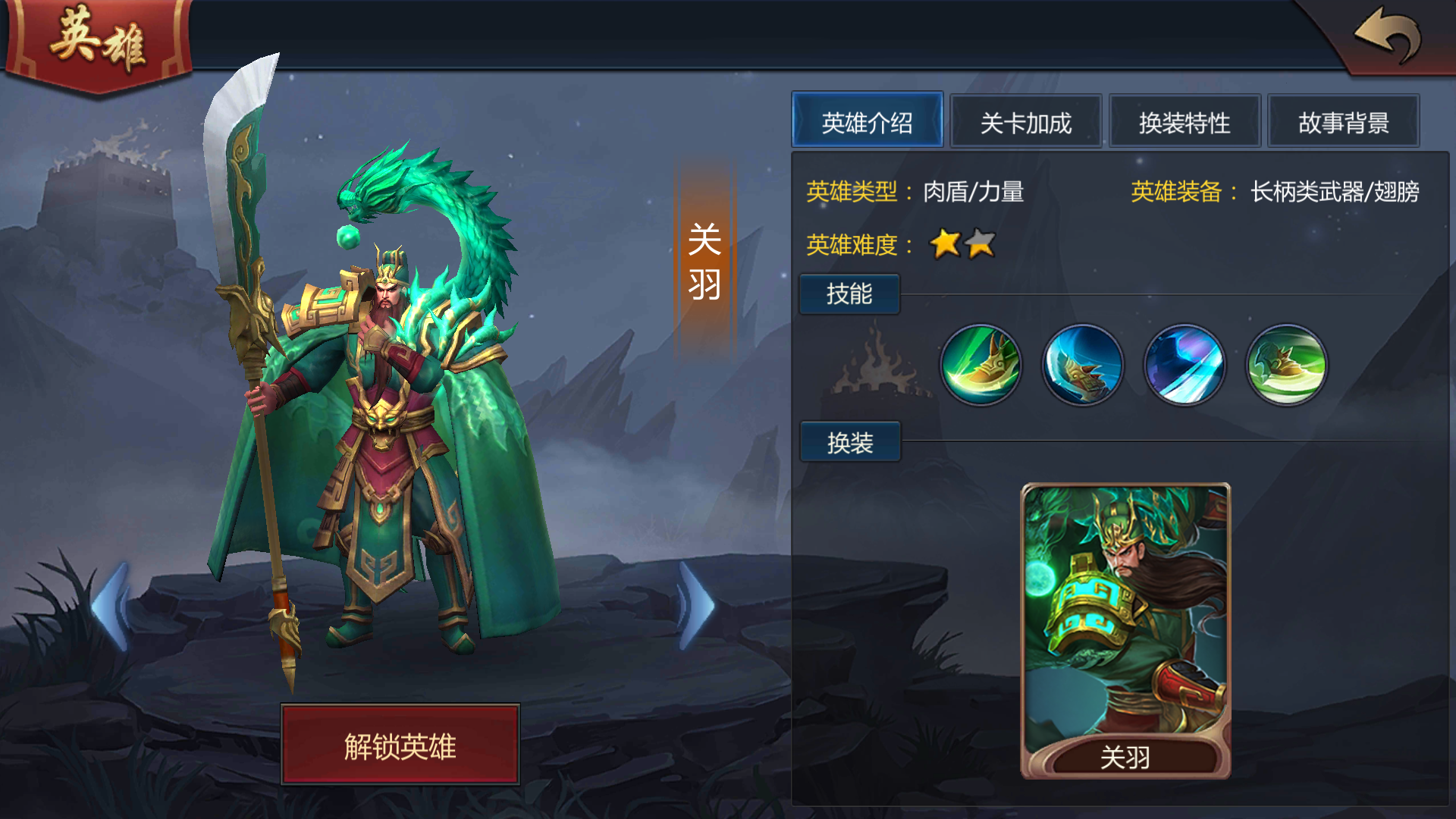Expand the 换装特性 panel
This screenshot has width=1456, height=819.
[1185, 121]
